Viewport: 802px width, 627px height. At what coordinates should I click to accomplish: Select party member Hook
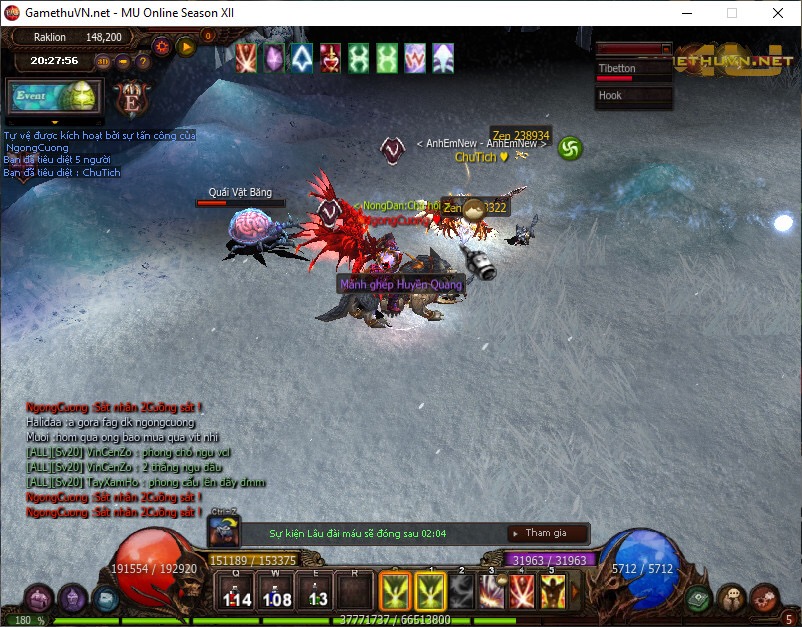click(x=633, y=97)
